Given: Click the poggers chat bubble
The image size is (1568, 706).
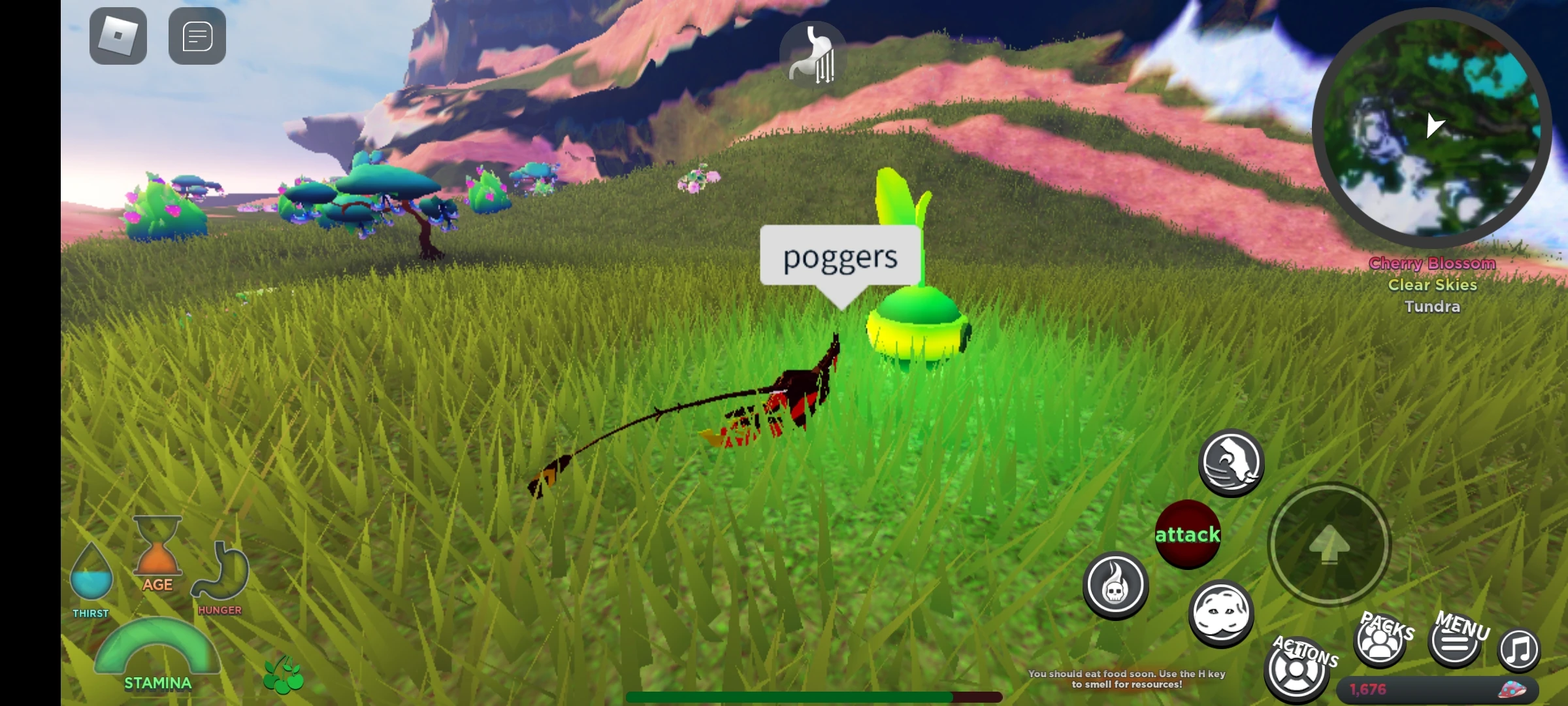Looking at the screenshot, I should coord(840,257).
